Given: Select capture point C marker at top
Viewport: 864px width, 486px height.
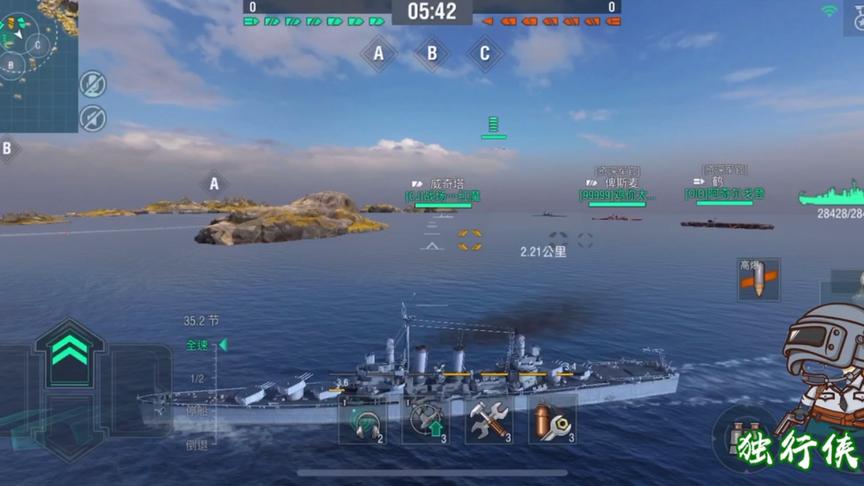Looking at the screenshot, I should click(485, 54).
